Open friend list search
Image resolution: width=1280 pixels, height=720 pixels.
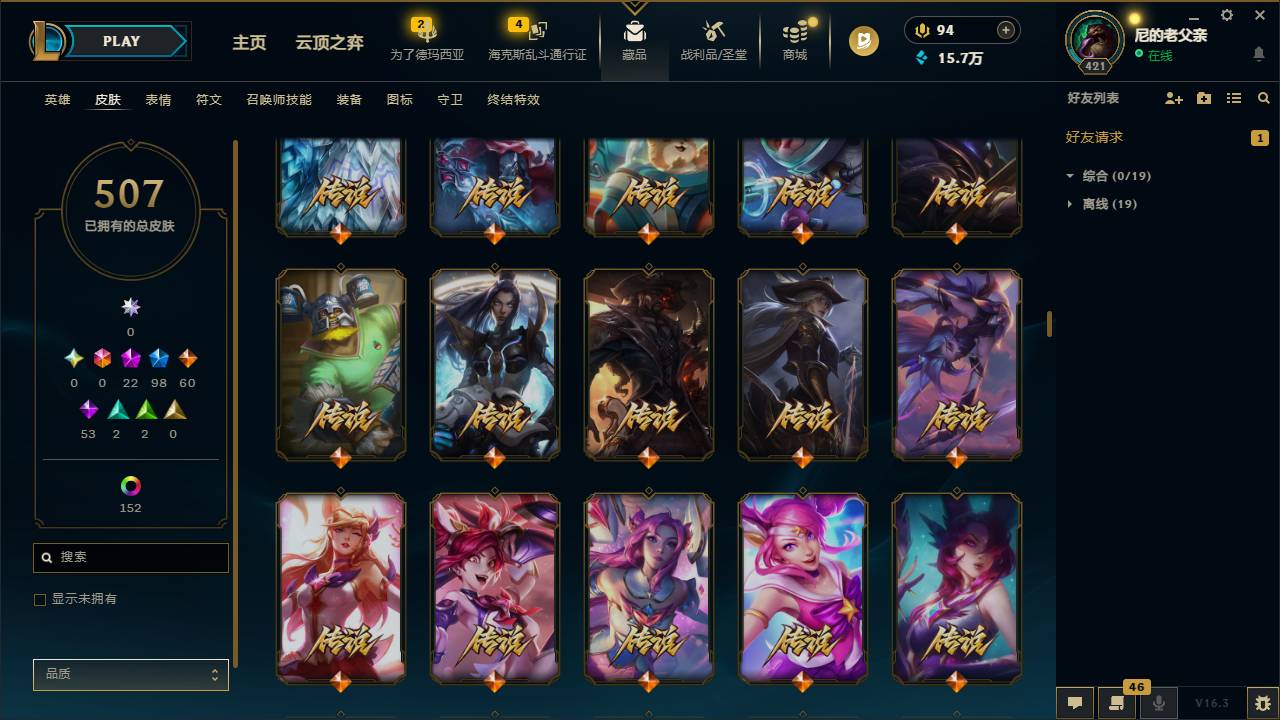(1264, 98)
